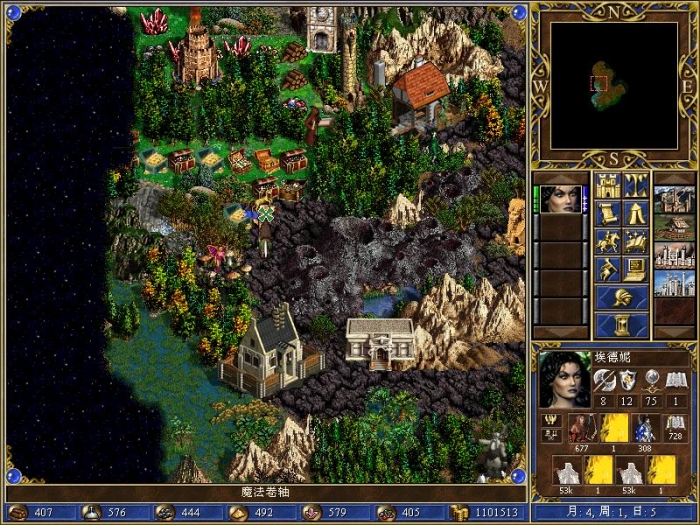
Task: Select the first town in the town list
Action: pyautogui.click(x=673, y=198)
